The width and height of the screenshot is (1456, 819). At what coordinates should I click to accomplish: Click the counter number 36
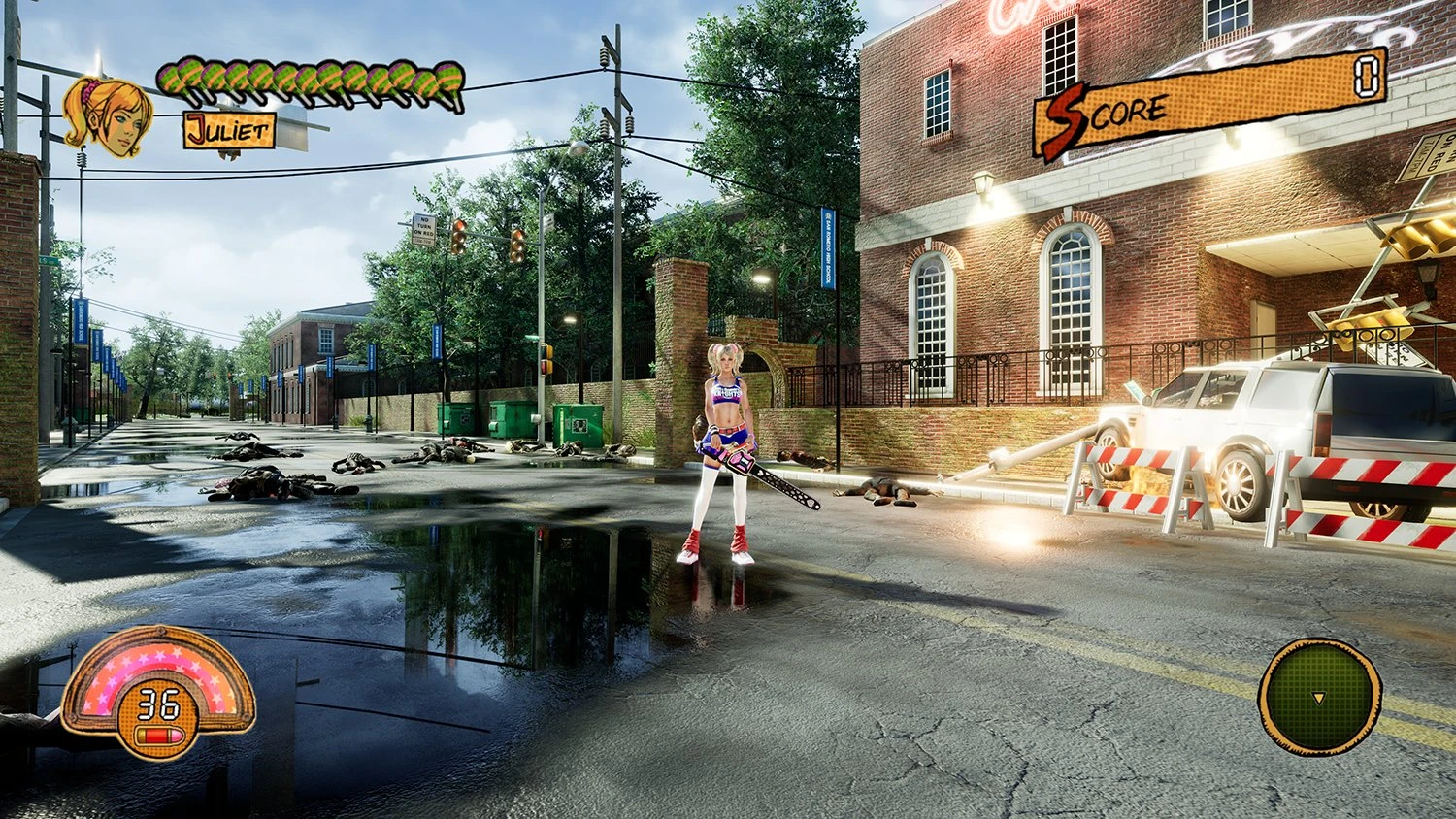pos(158,702)
